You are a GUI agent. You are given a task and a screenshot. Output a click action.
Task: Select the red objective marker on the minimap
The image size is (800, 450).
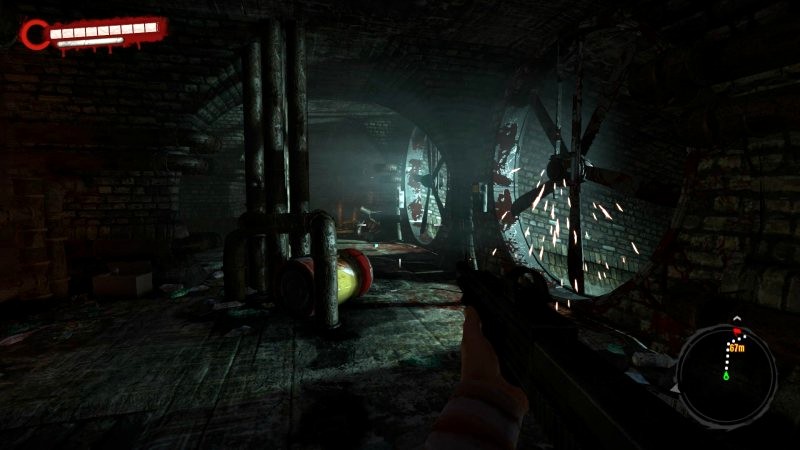(x=737, y=329)
